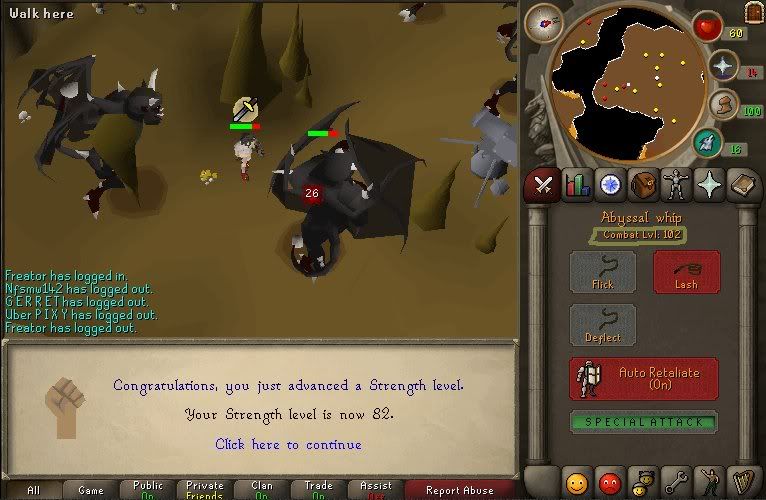Click here to continue the level-up dialogue
The width and height of the screenshot is (766, 500).
[x=288, y=444]
